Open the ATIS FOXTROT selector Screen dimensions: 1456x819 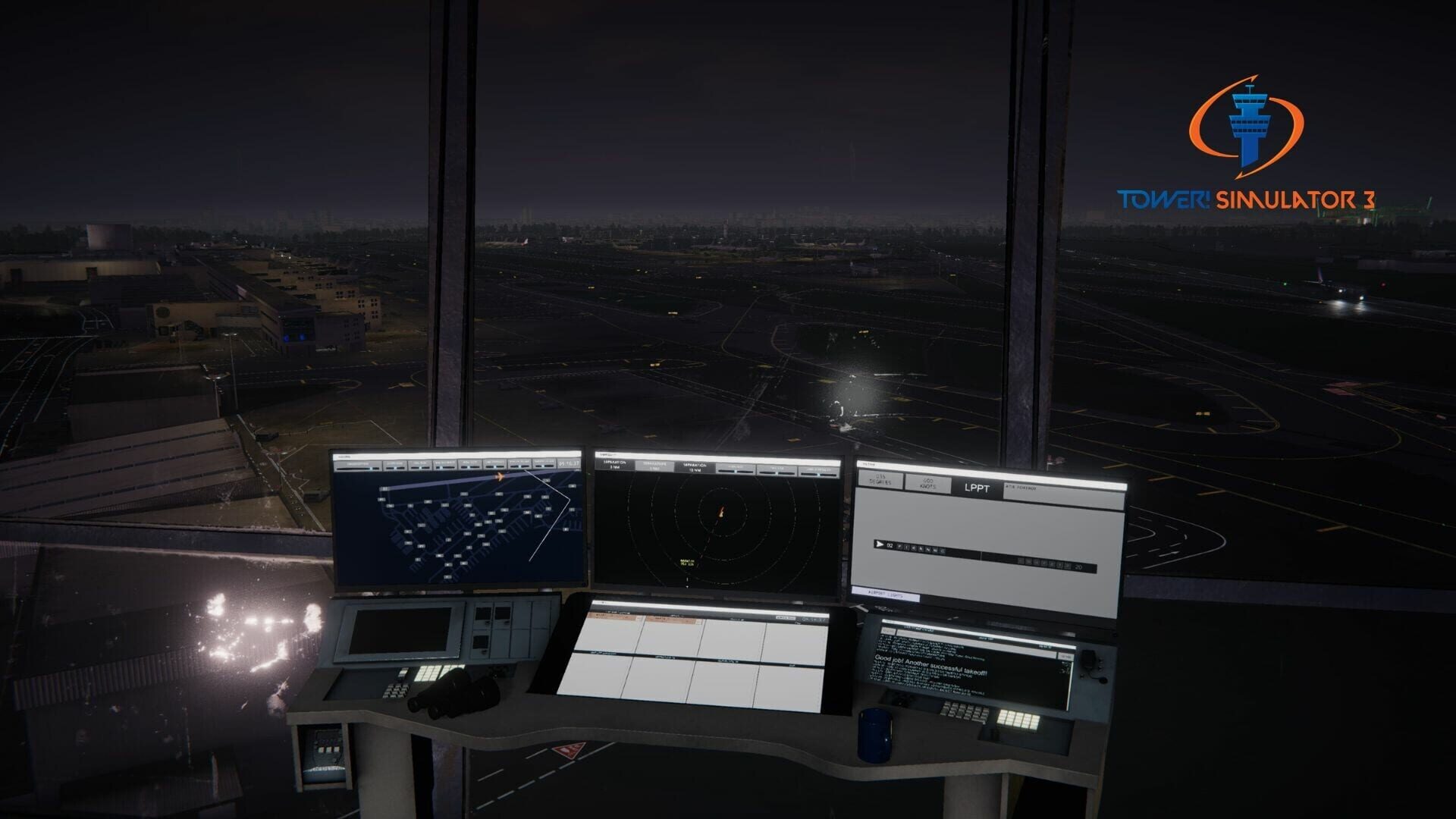pyautogui.click(x=1020, y=487)
